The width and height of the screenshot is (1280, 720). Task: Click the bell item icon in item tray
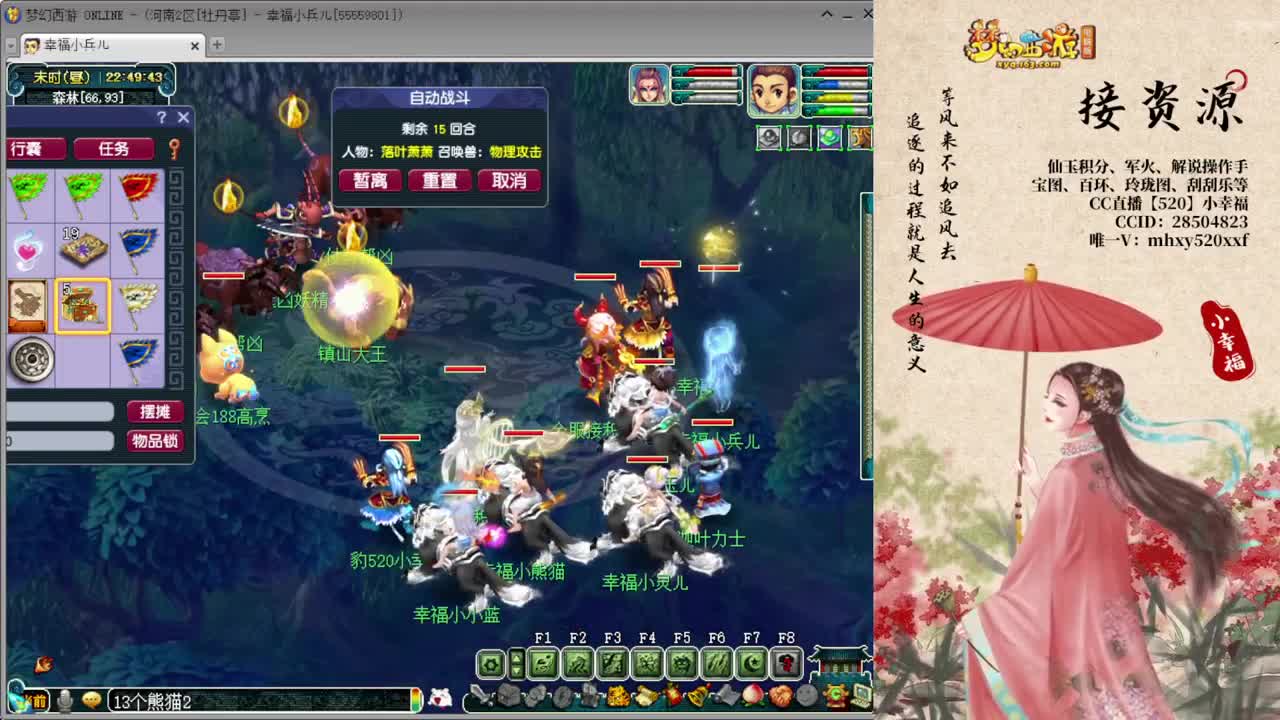click(695, 693)
